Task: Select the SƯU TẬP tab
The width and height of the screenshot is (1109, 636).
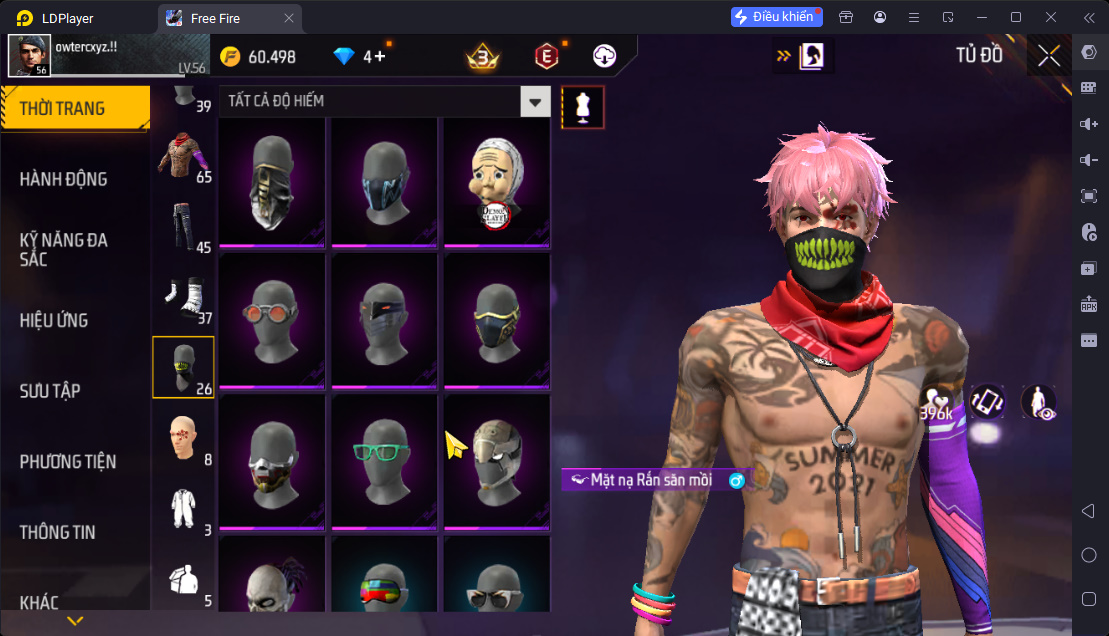Action: pos(50,391)
